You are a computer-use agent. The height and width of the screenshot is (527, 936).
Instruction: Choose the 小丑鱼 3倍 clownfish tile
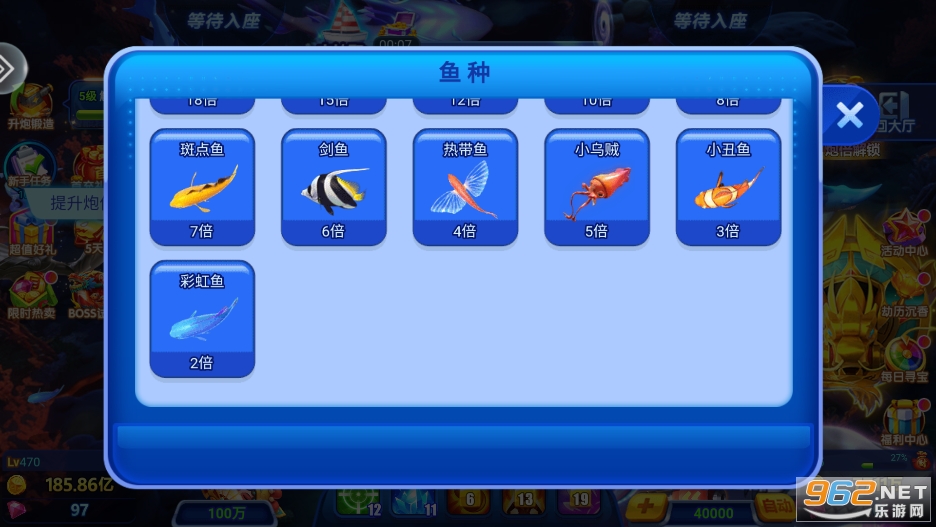tap(728, 187)
